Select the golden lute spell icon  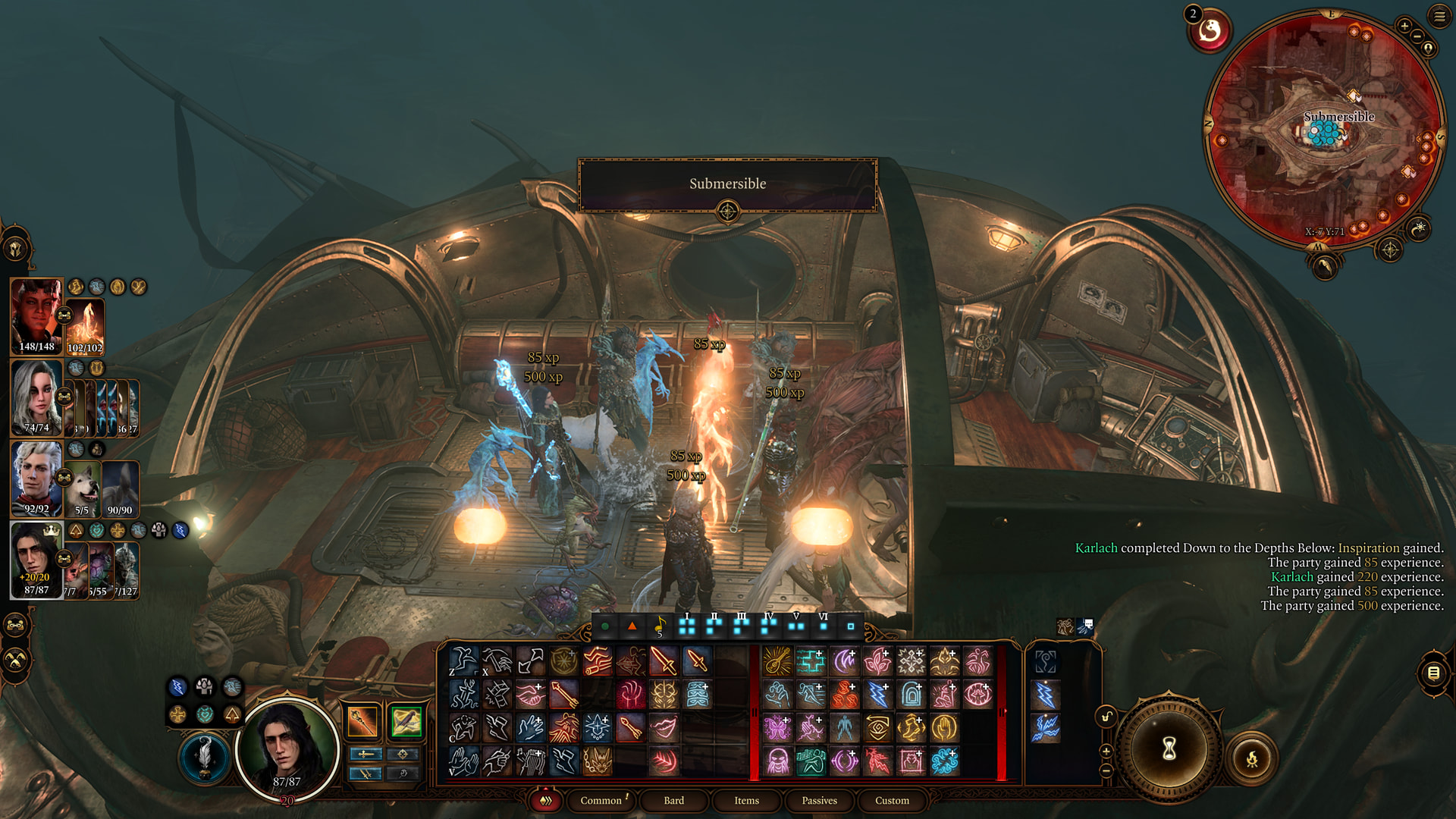pos(777,661)
